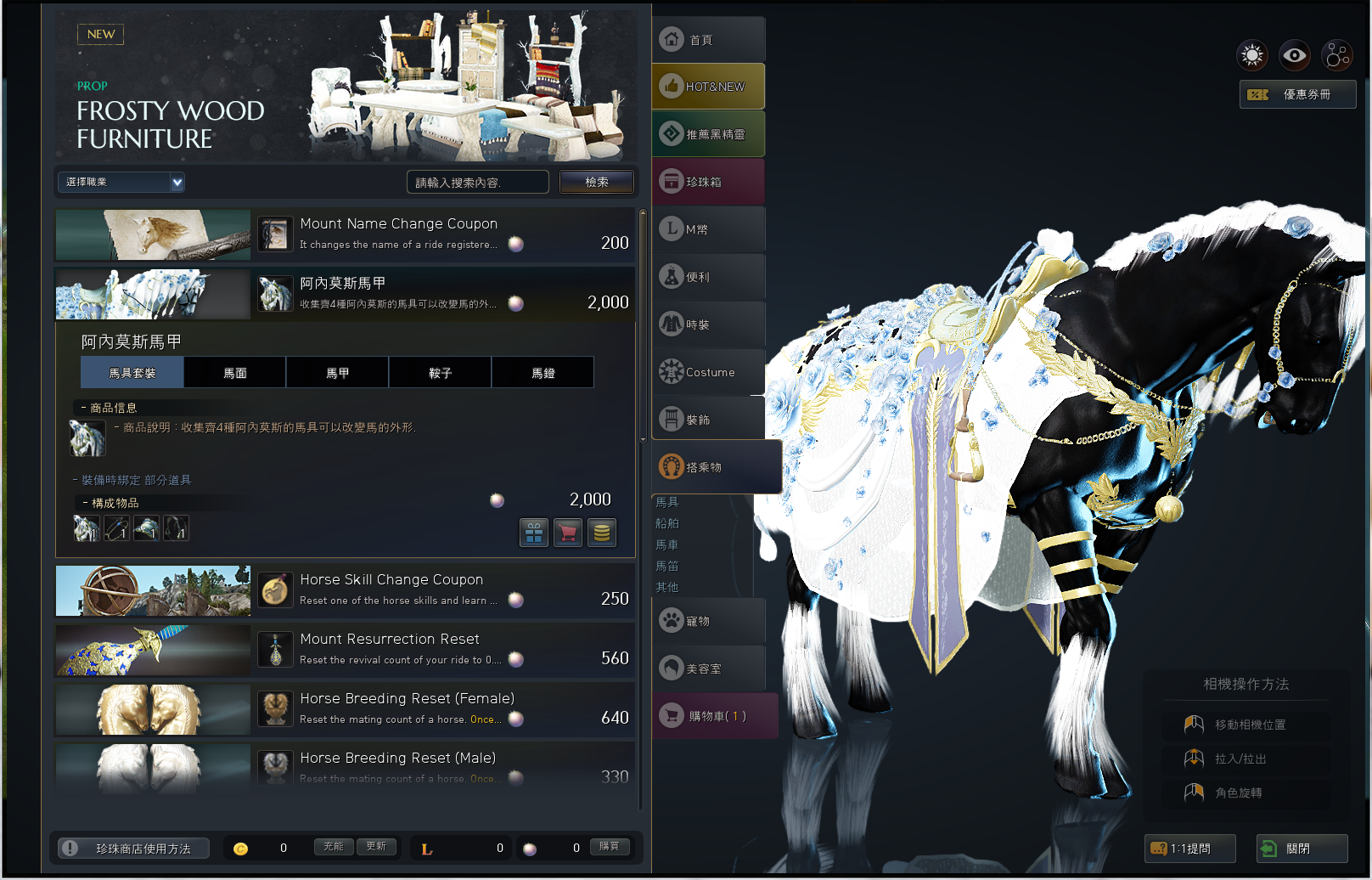1372x880 pixels.
Task: Gift the item using the gift icon
Action: click(534, 533)
